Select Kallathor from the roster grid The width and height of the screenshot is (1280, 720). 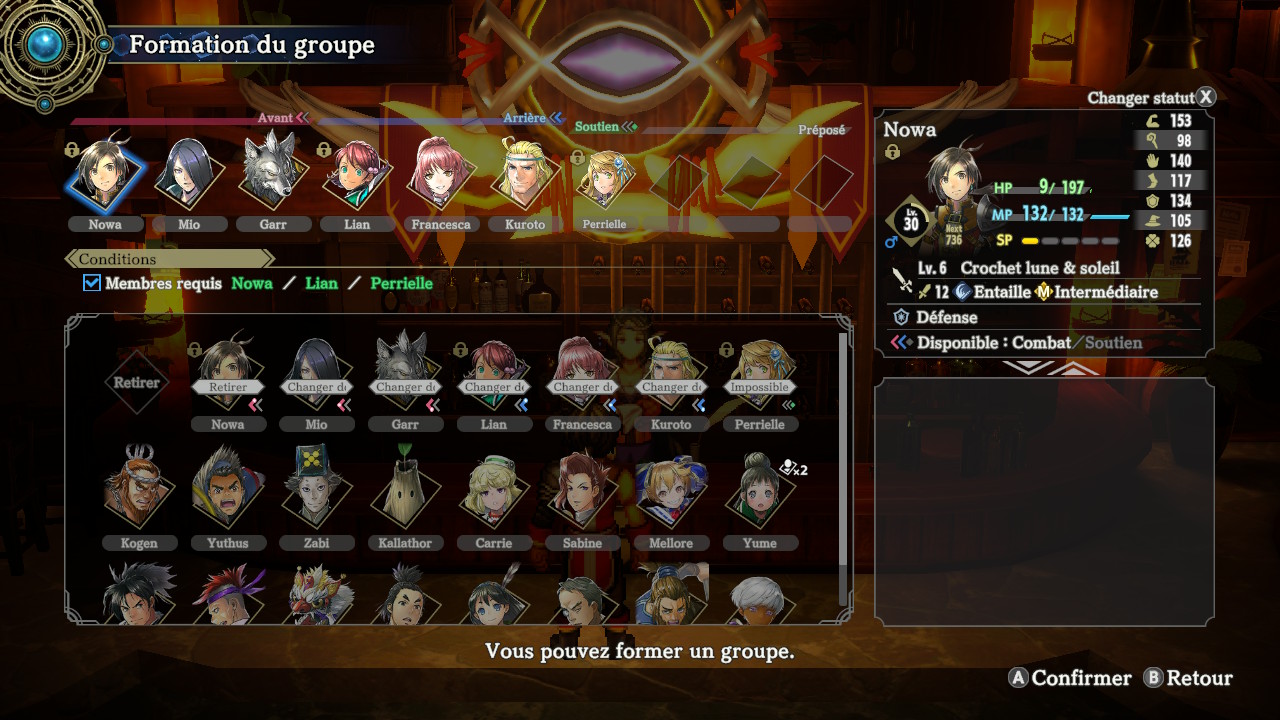(405, 492)
